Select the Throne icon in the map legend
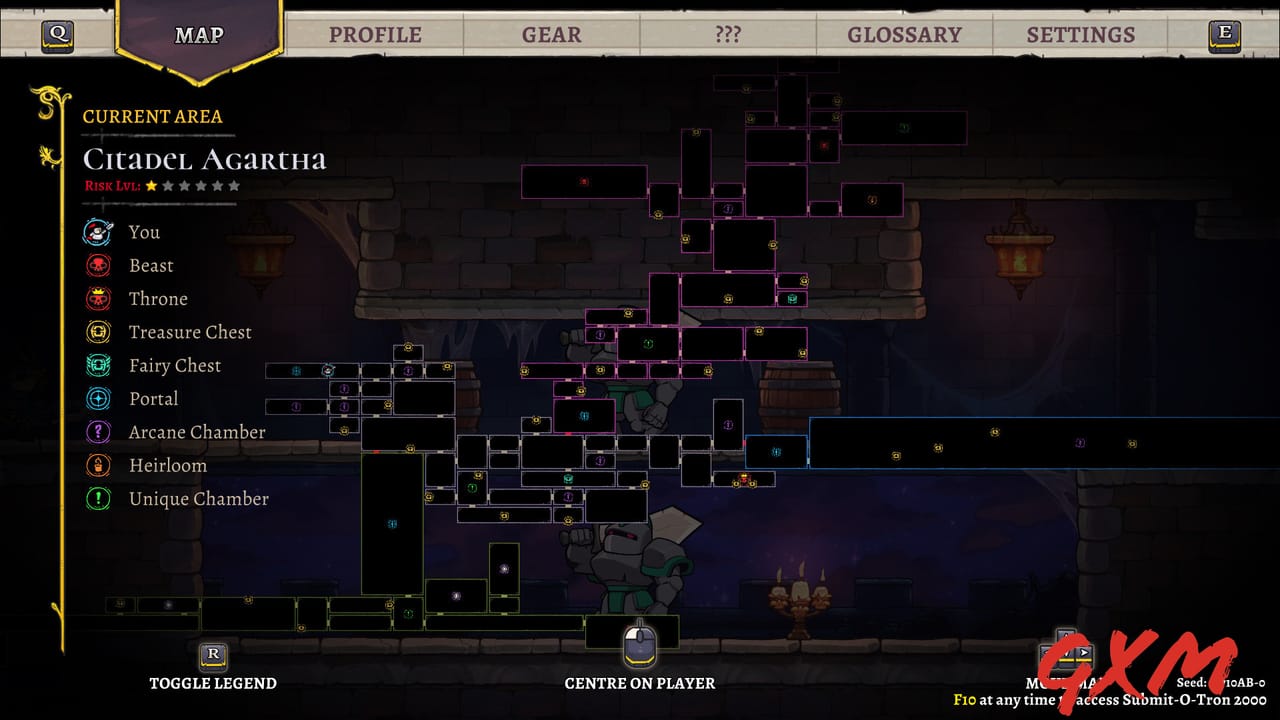Screen dimensions: 1280x720 pos(97,299)
